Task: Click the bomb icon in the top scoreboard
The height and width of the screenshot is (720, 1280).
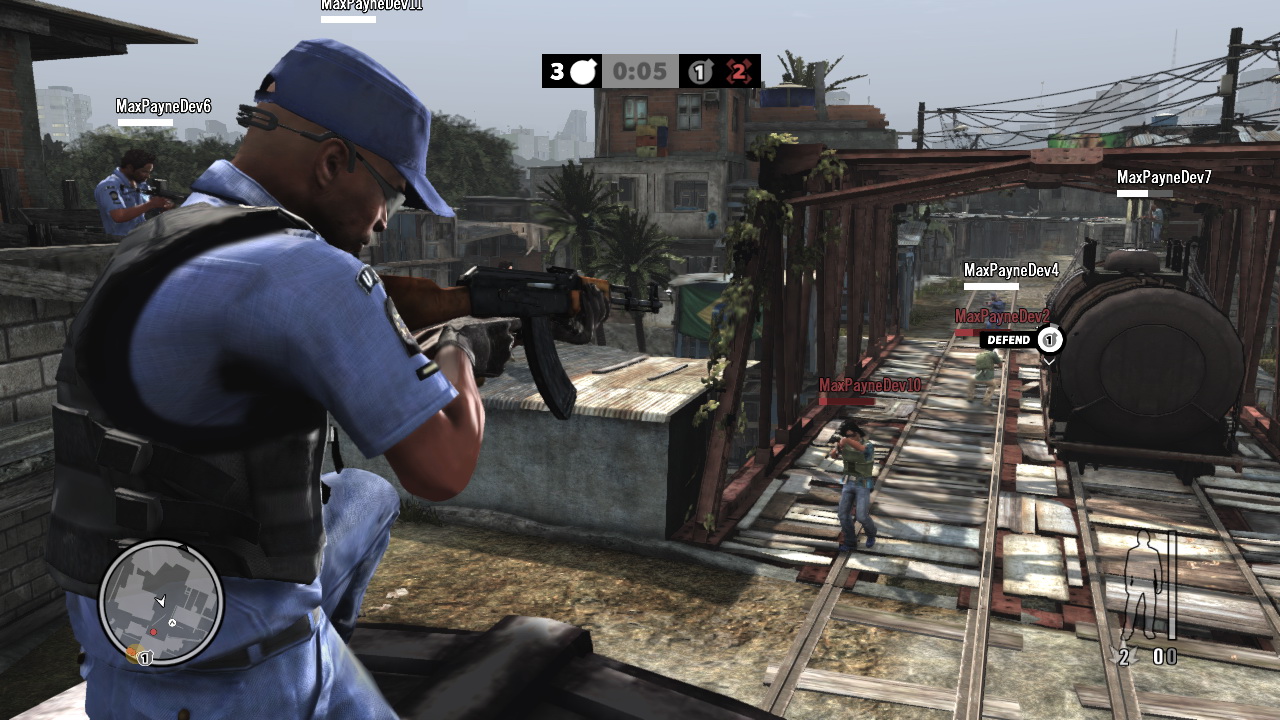Action: click(584, 72)
